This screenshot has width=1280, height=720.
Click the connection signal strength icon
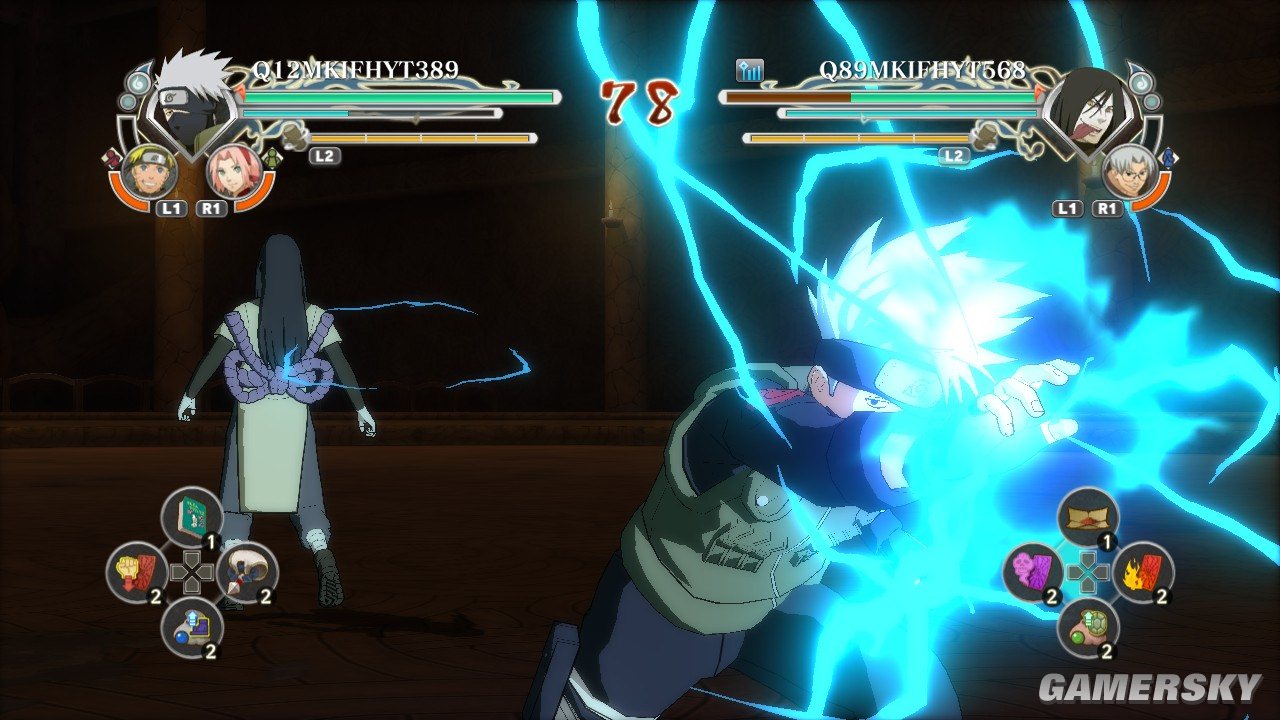pyautogui.click(x=750, y=70)
